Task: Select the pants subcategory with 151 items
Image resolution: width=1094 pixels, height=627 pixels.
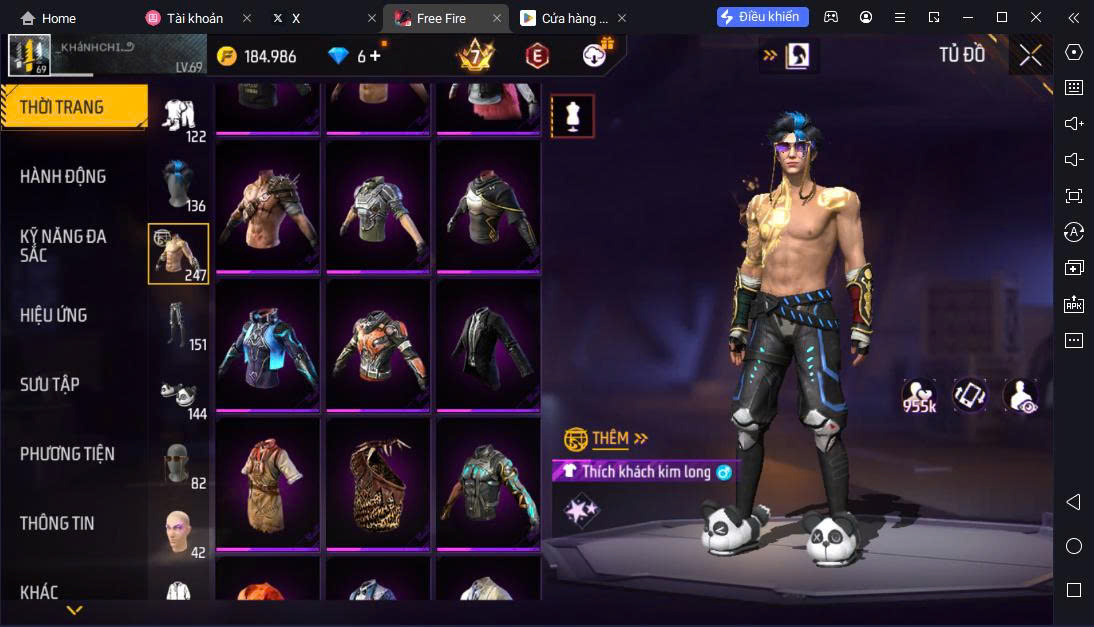Action: click(x=179, y=324)
